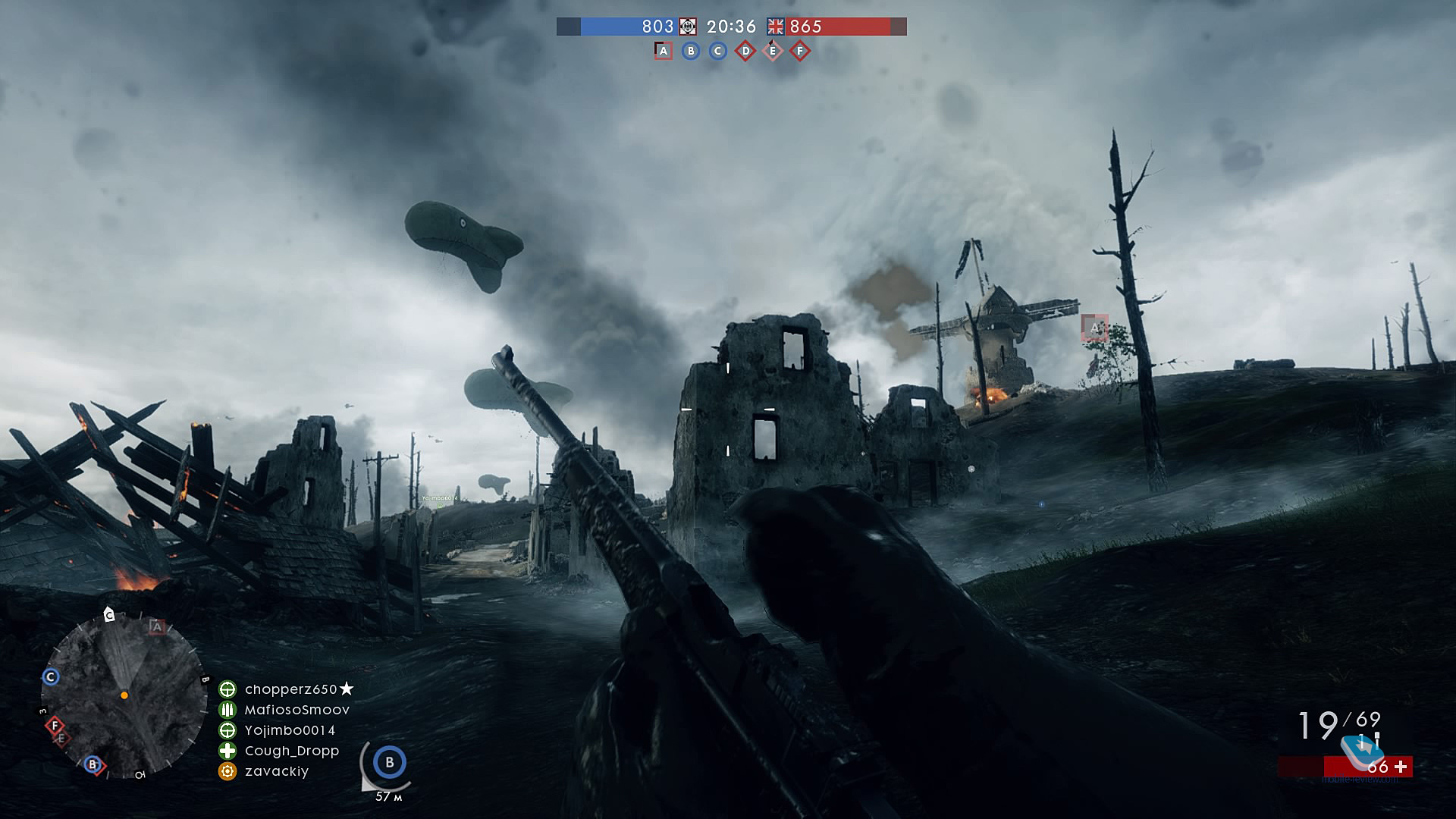
Task: Click the C marker on the minimap
Action: point(51,676)
